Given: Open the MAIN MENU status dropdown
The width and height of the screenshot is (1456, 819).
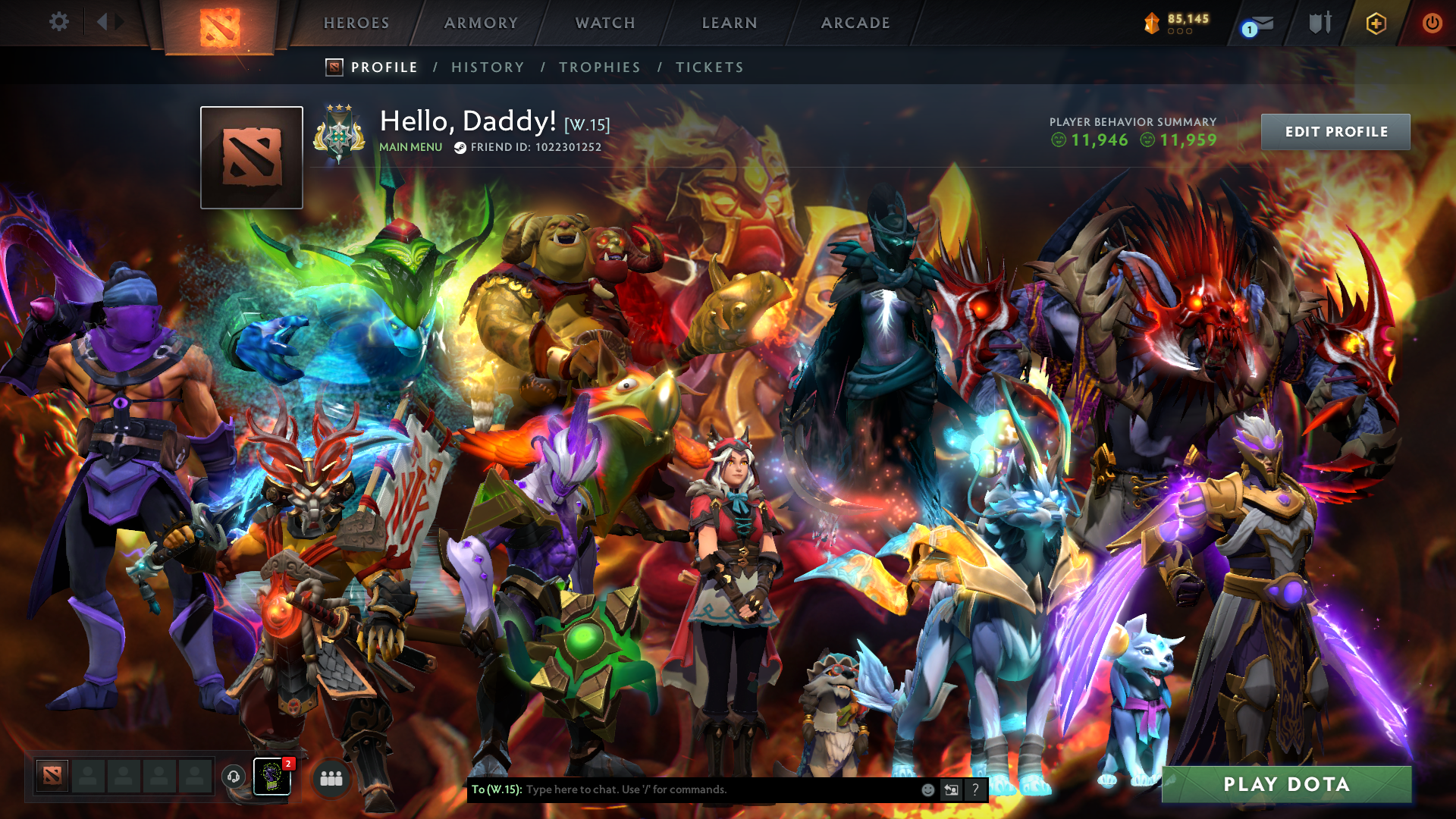Looking at the screenshot, I should coord(409,147).
